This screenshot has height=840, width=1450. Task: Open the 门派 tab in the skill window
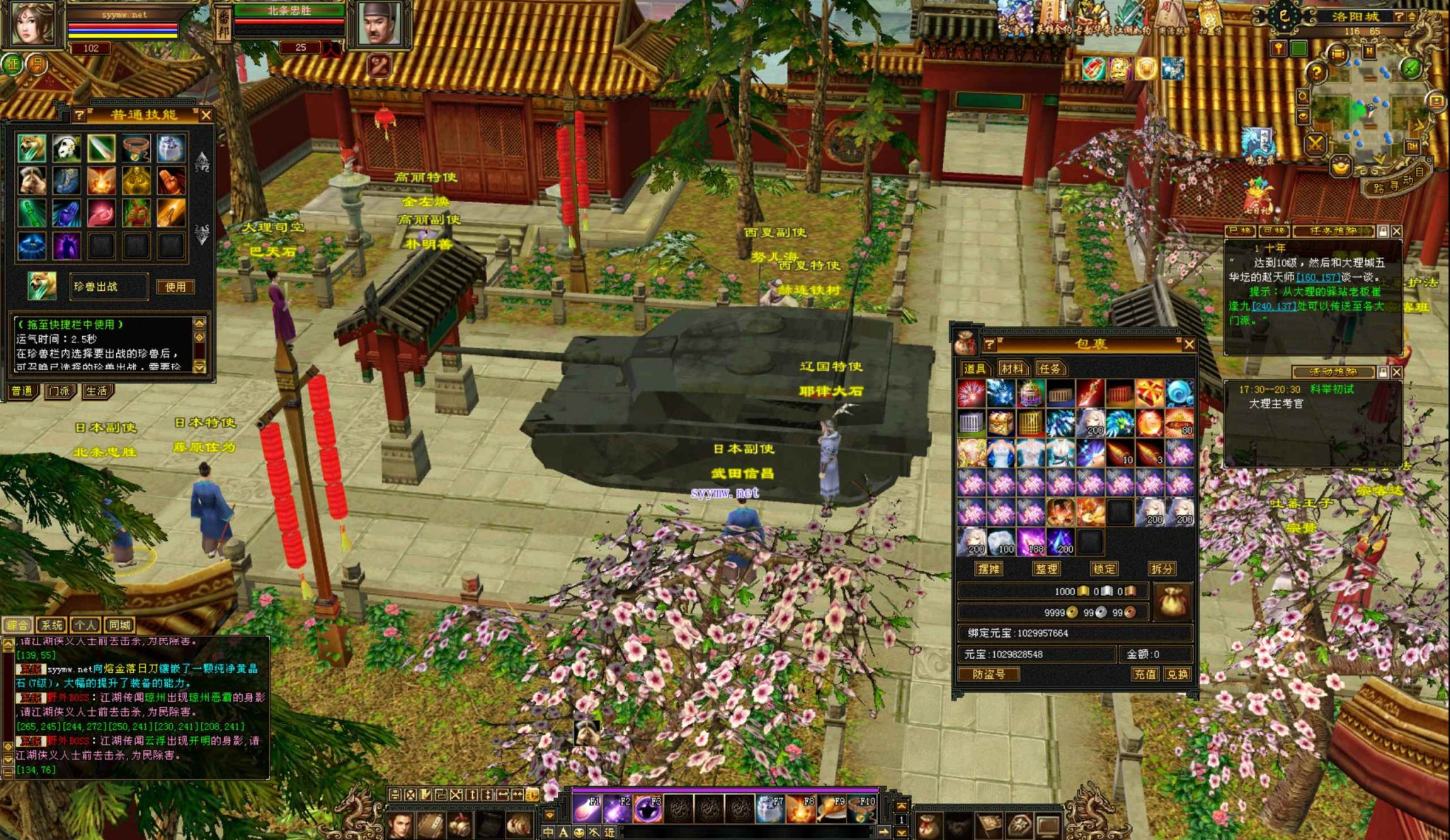click(x=60, y=391)
